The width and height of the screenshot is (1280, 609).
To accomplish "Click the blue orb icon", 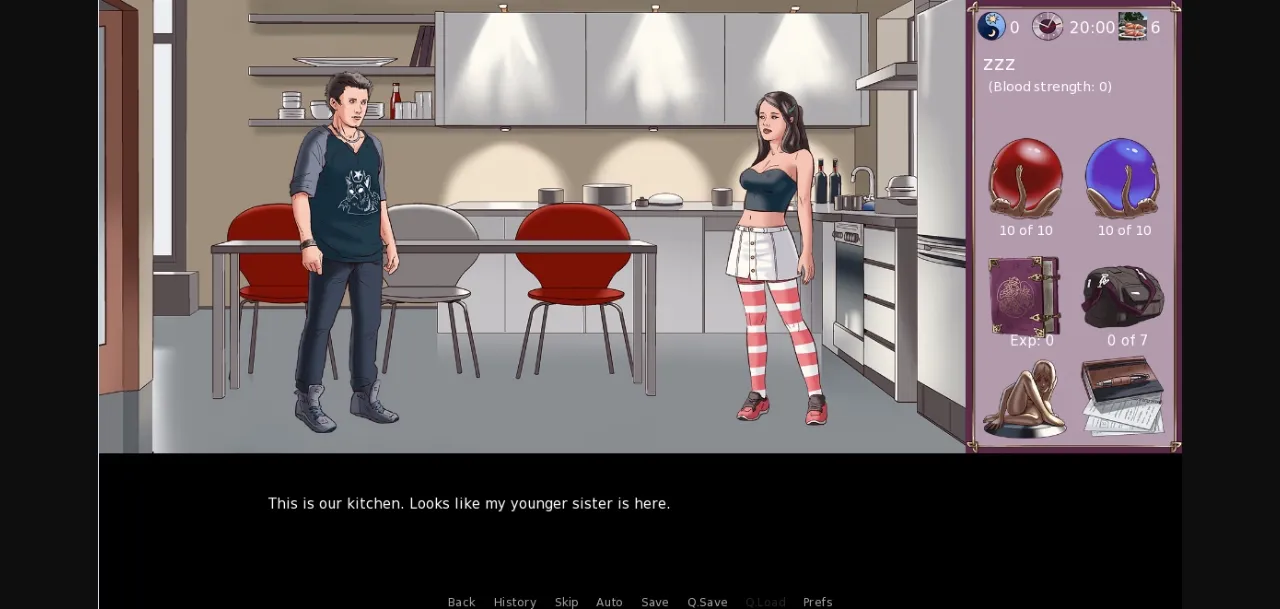I will (1123, 177).
